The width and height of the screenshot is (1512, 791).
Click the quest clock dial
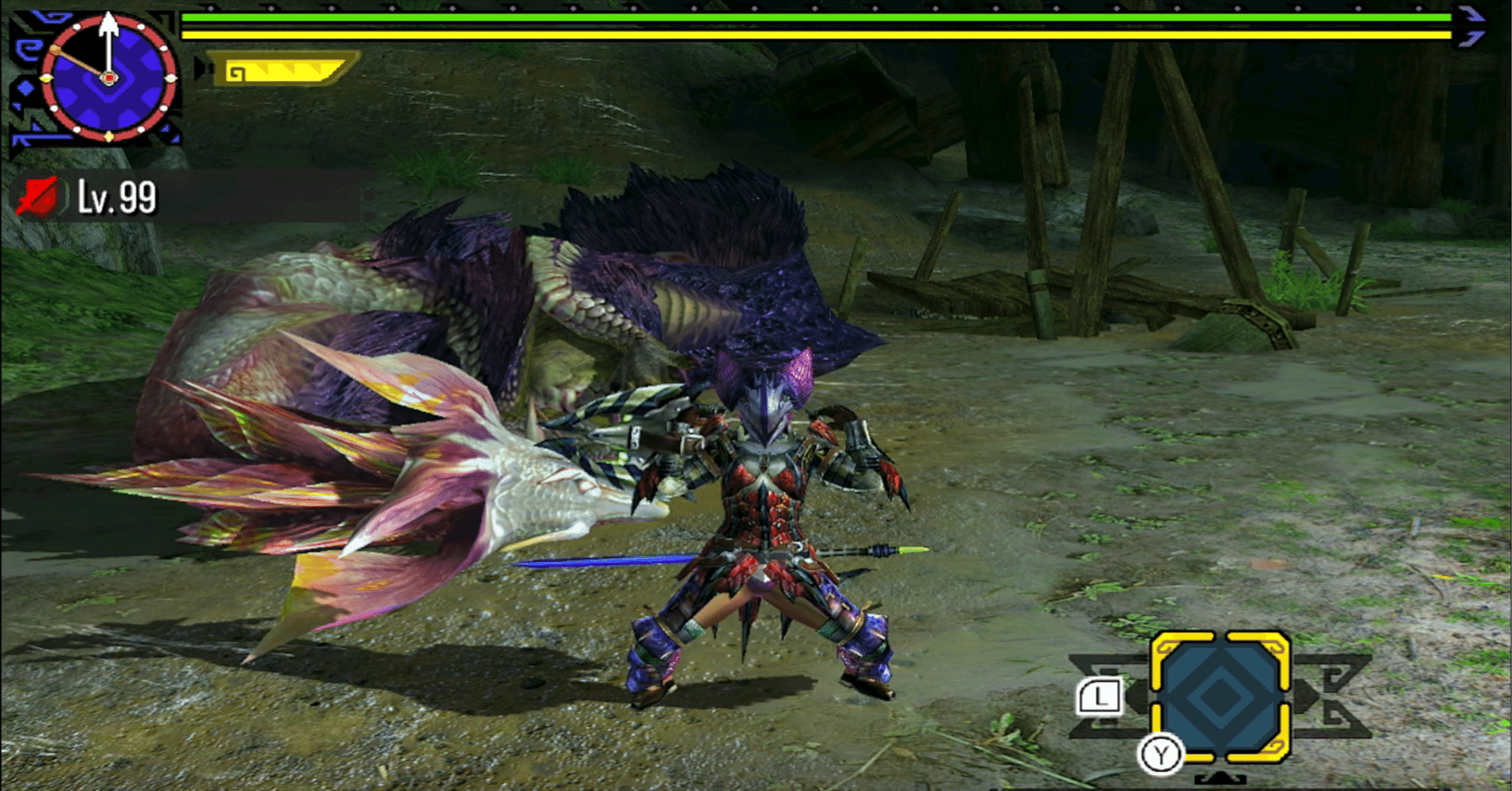coord(108,77)
